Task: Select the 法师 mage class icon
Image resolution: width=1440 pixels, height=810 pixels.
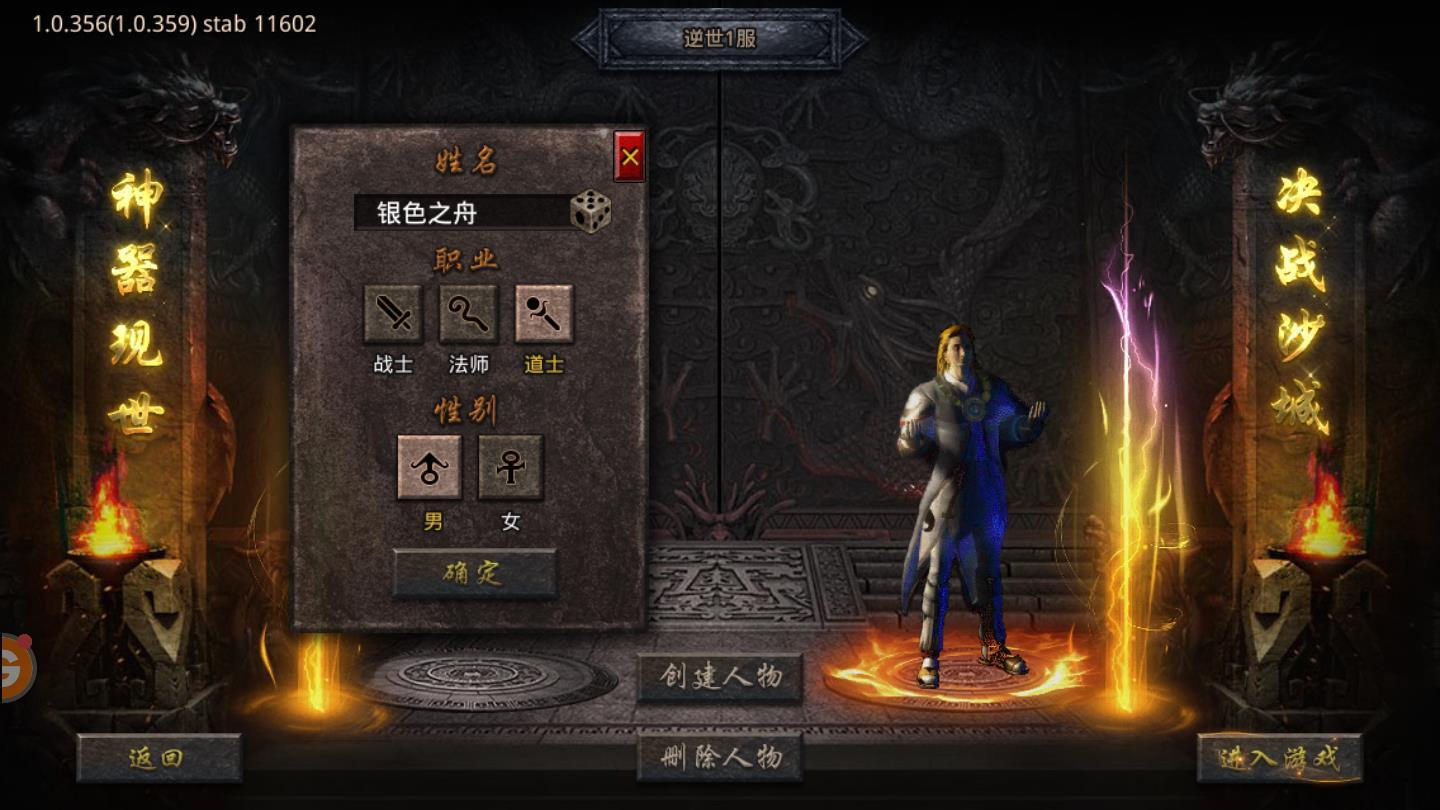Action: [x=467, y=313]
